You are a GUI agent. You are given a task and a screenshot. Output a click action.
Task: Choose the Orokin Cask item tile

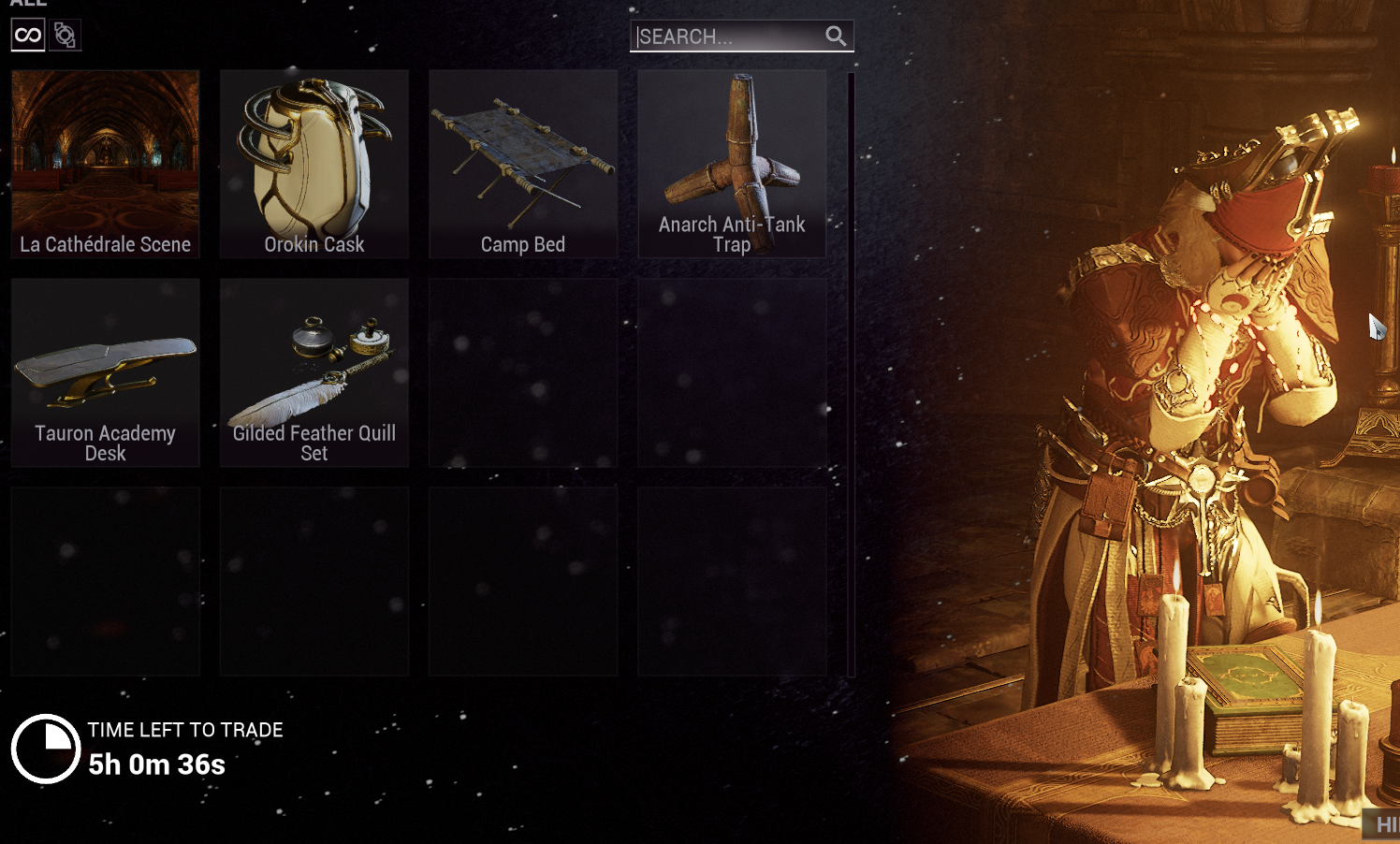coord(314,164)
